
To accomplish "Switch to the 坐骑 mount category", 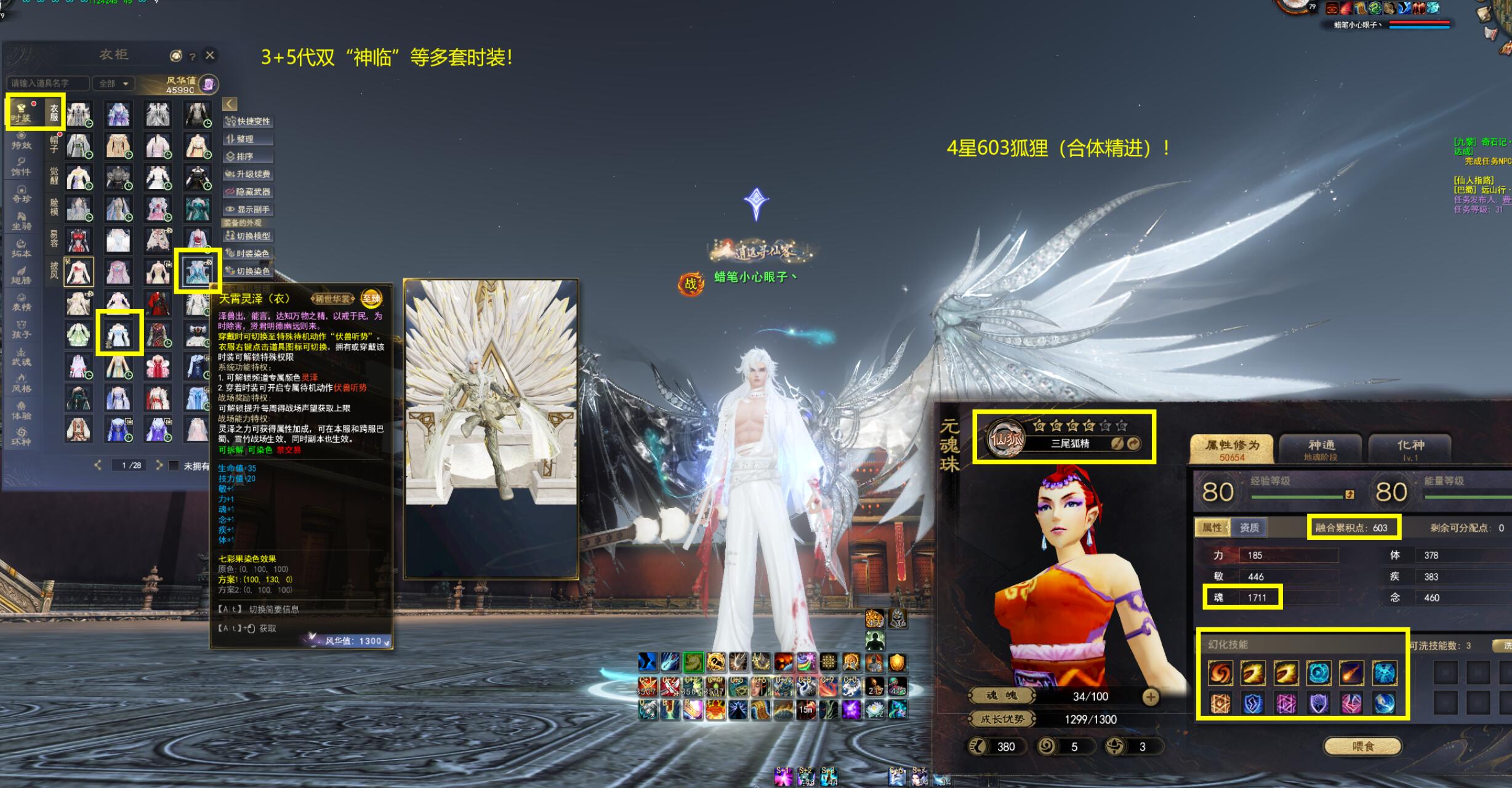I will click(x=22, y=221).
